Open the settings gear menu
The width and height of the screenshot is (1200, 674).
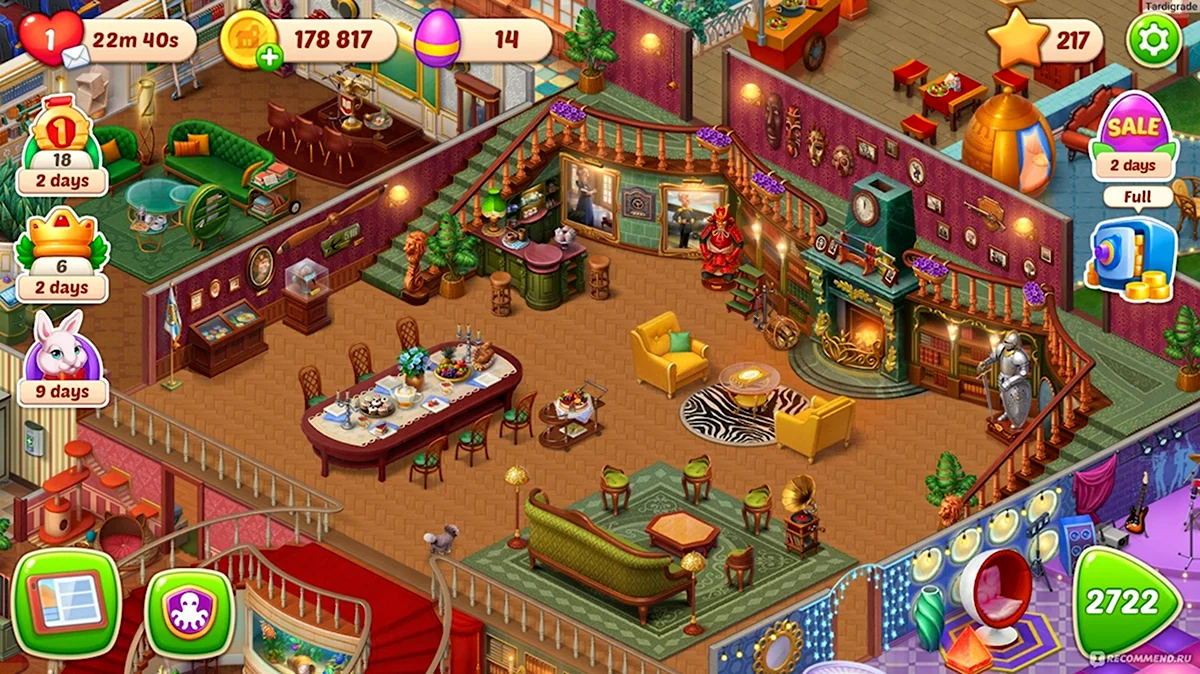(1154, 41)
